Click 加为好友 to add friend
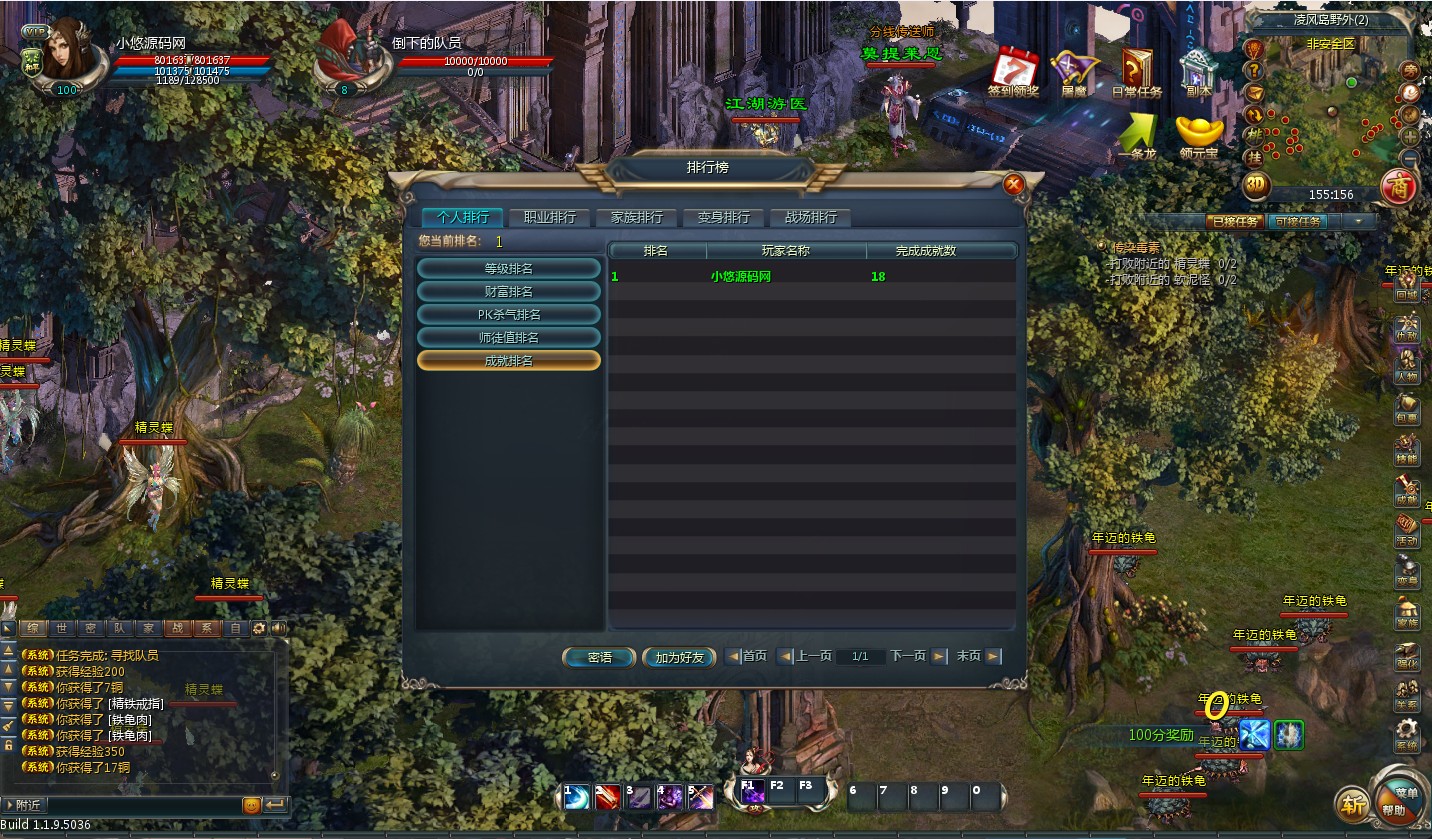Viewport: 1432px width, 839px height. click(680, 657)
